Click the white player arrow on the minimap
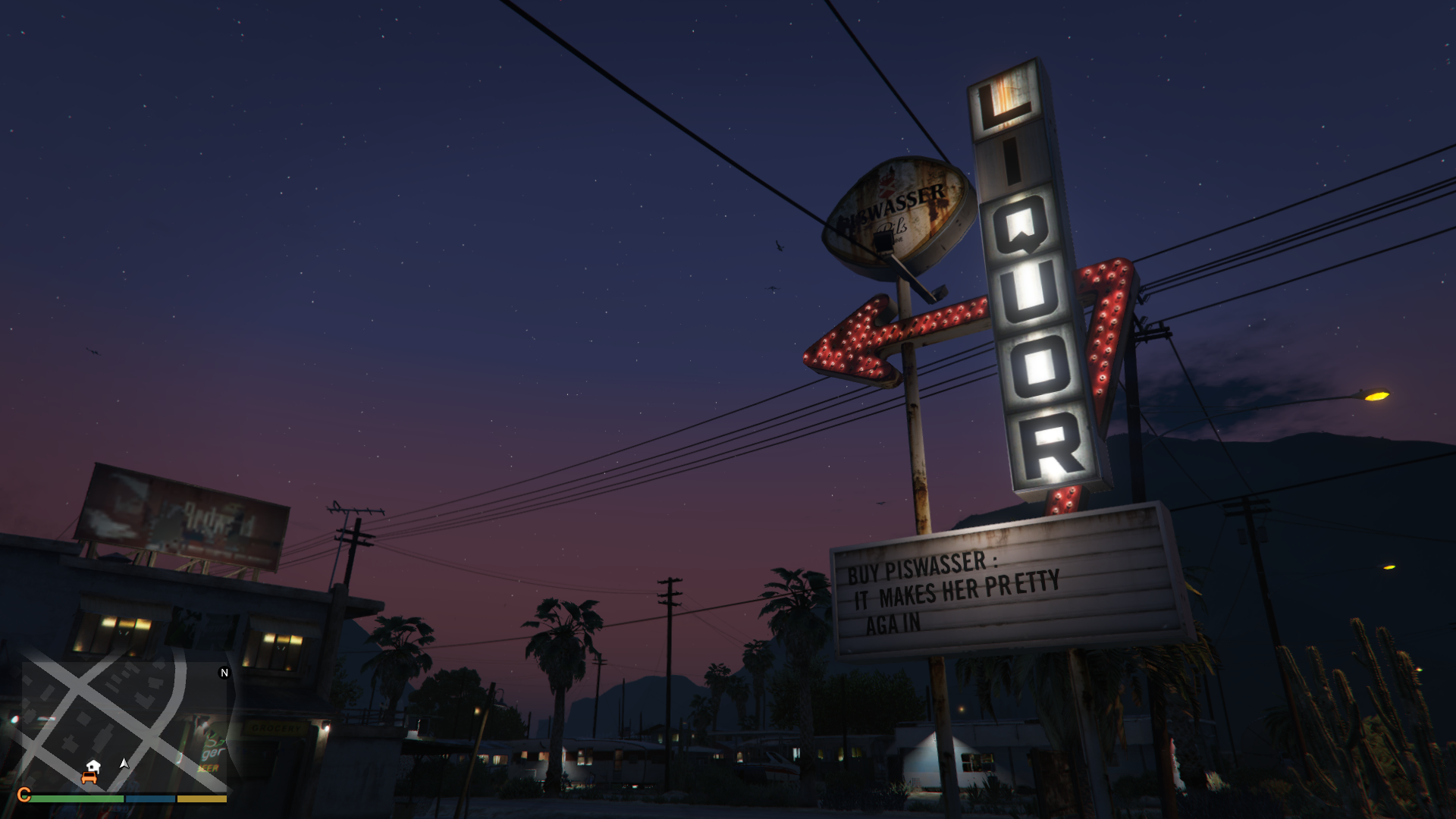This screenshot has height=819, width=1456. coord(124,764)
